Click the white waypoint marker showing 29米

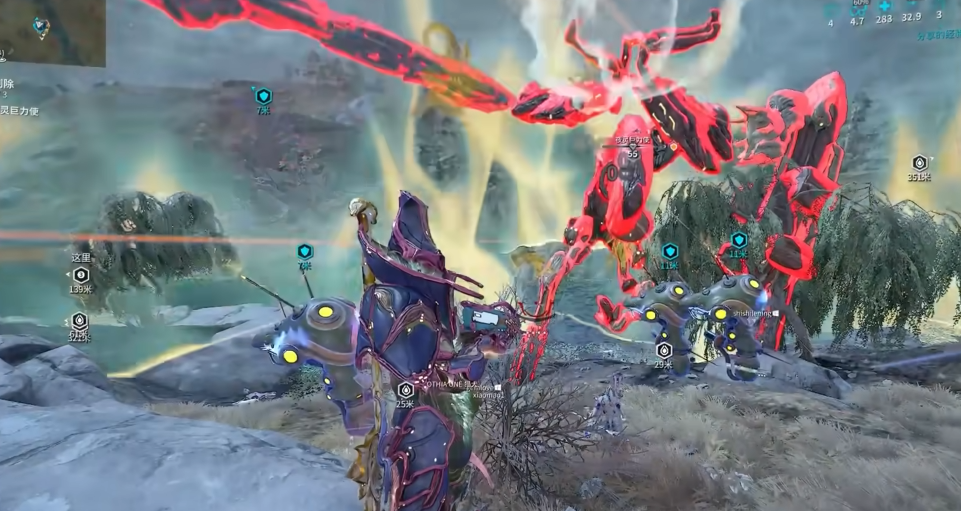coord(664,350)
